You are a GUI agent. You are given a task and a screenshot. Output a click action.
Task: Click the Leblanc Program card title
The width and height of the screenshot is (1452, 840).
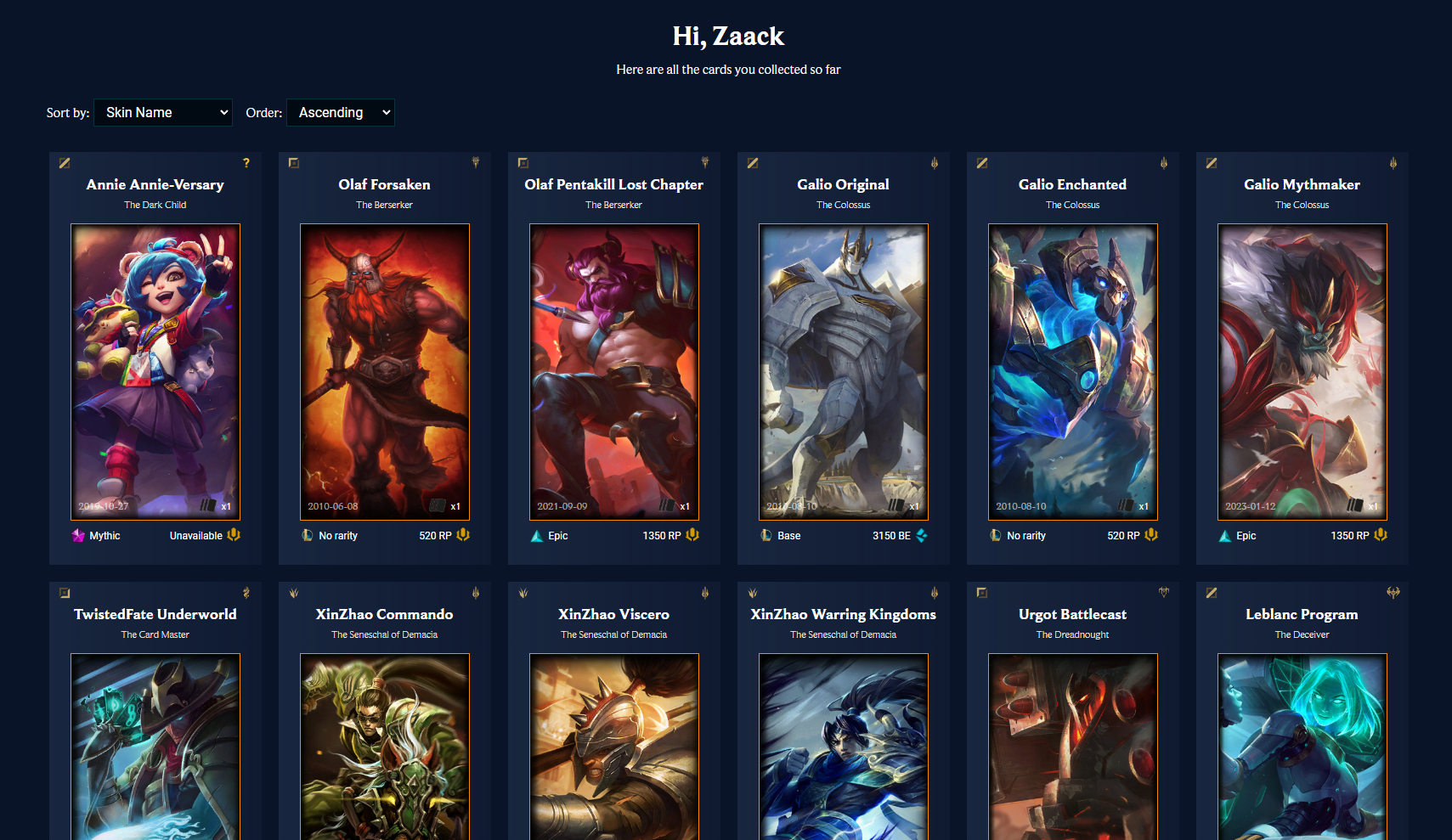pos(1302,614)
